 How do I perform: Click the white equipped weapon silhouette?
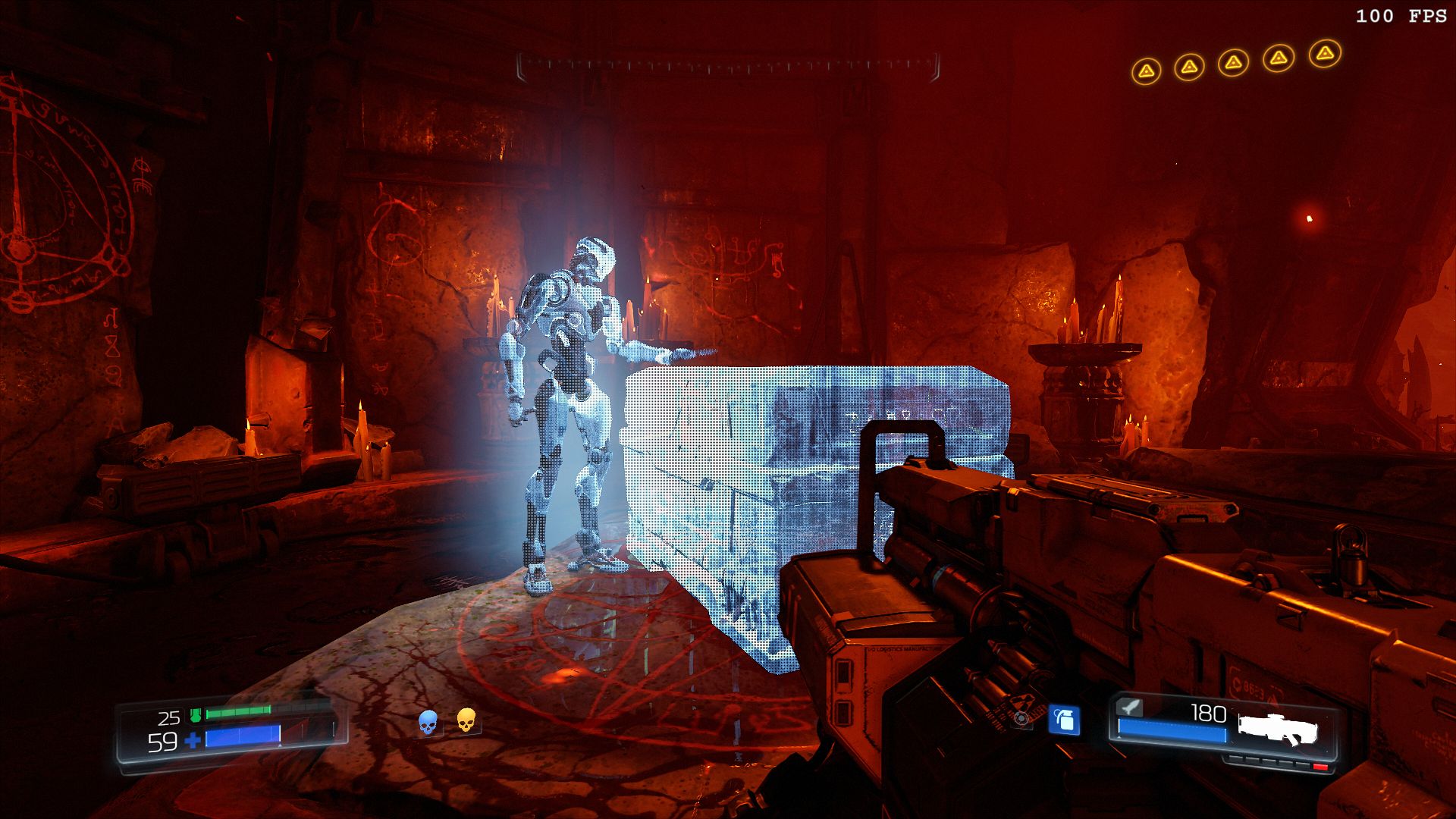(x=1278, y=729)
